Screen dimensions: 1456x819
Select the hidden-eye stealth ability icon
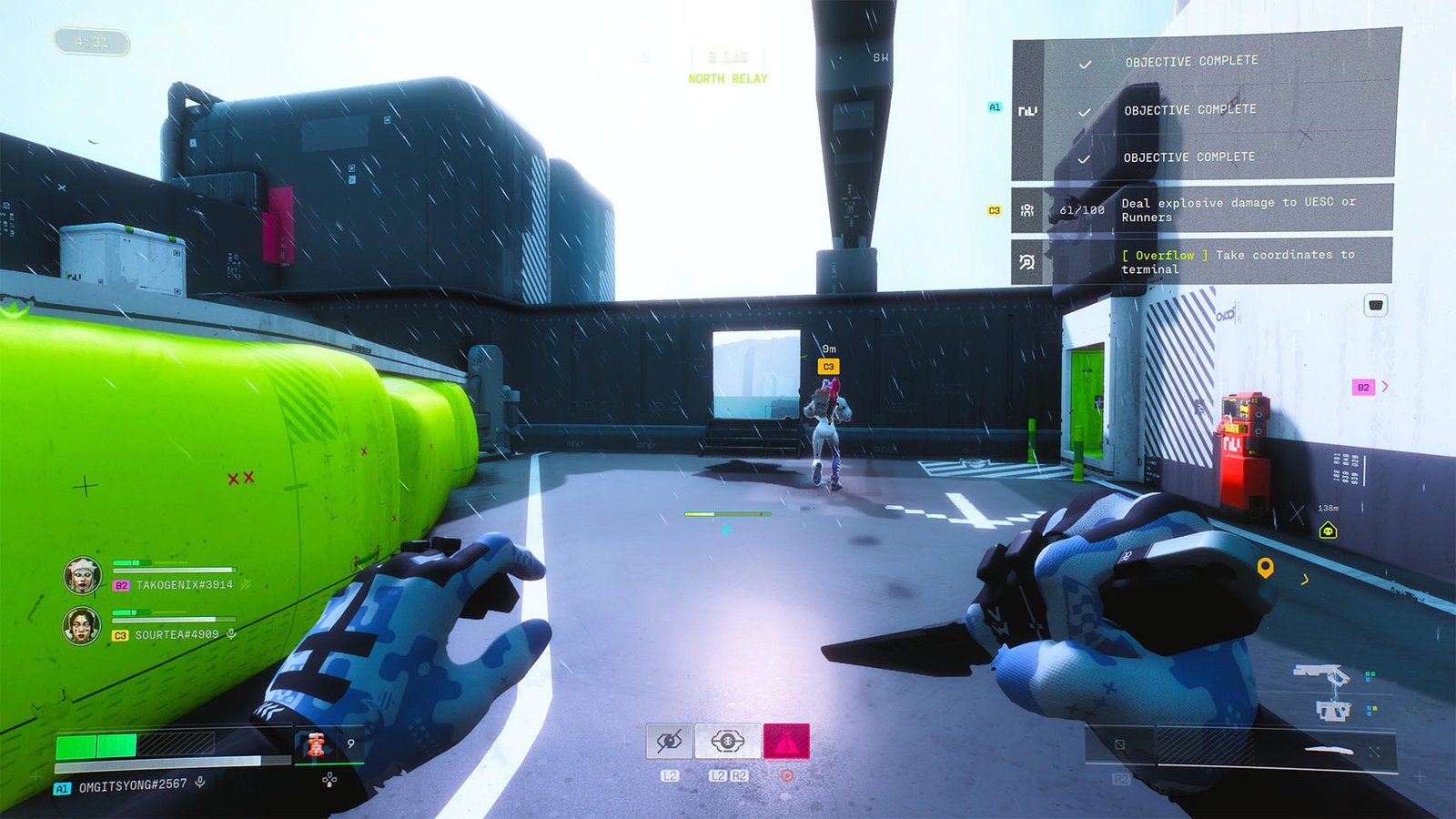click(x=669, y=741)
